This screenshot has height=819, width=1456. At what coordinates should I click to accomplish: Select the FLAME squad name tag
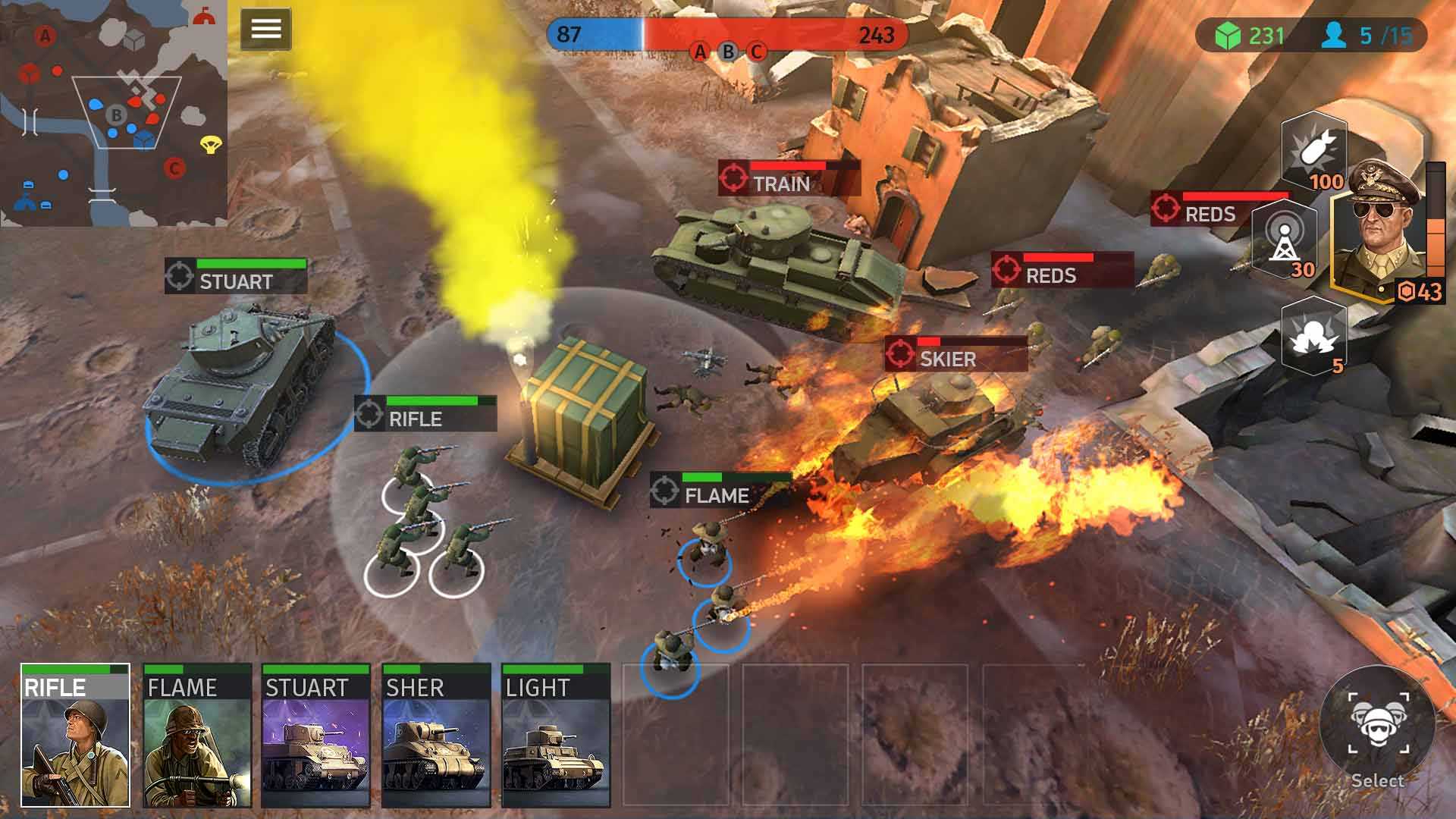tap(720, 491)
